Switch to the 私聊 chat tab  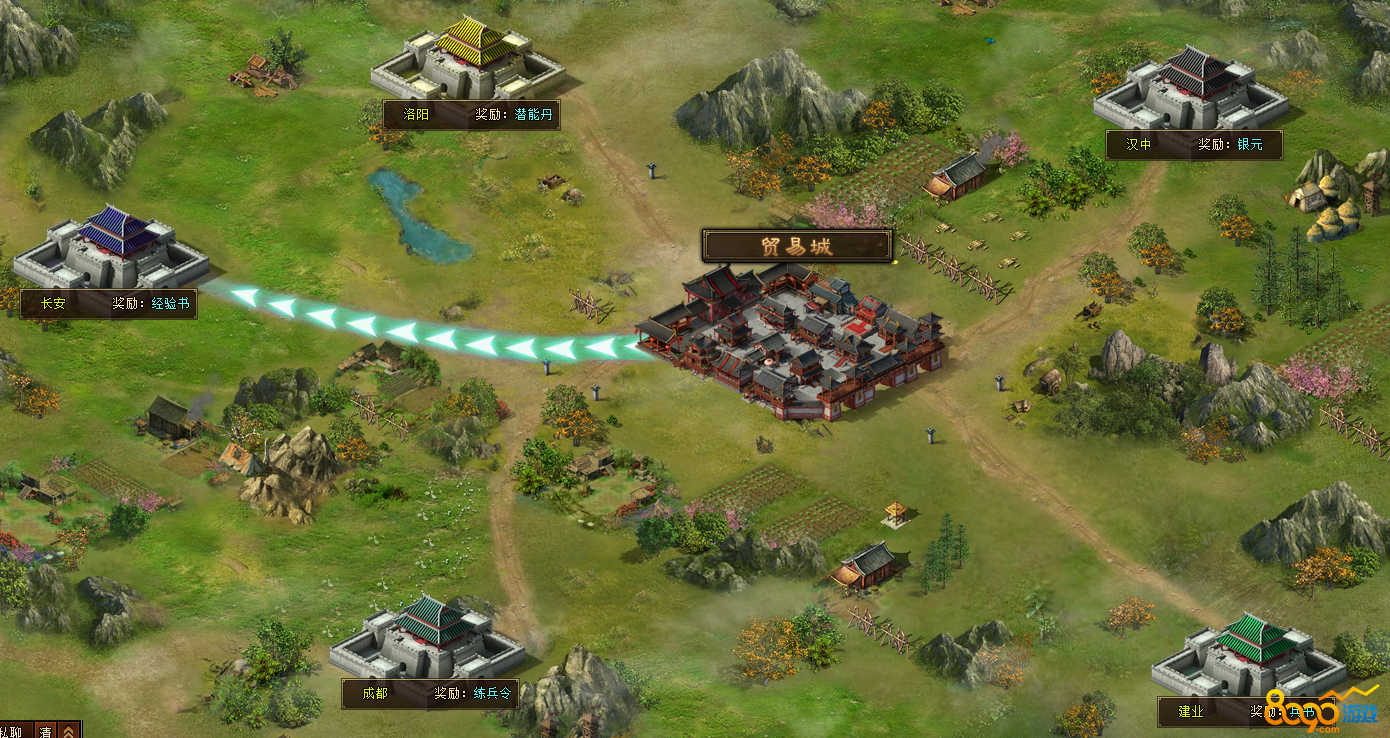pos(14,731)
